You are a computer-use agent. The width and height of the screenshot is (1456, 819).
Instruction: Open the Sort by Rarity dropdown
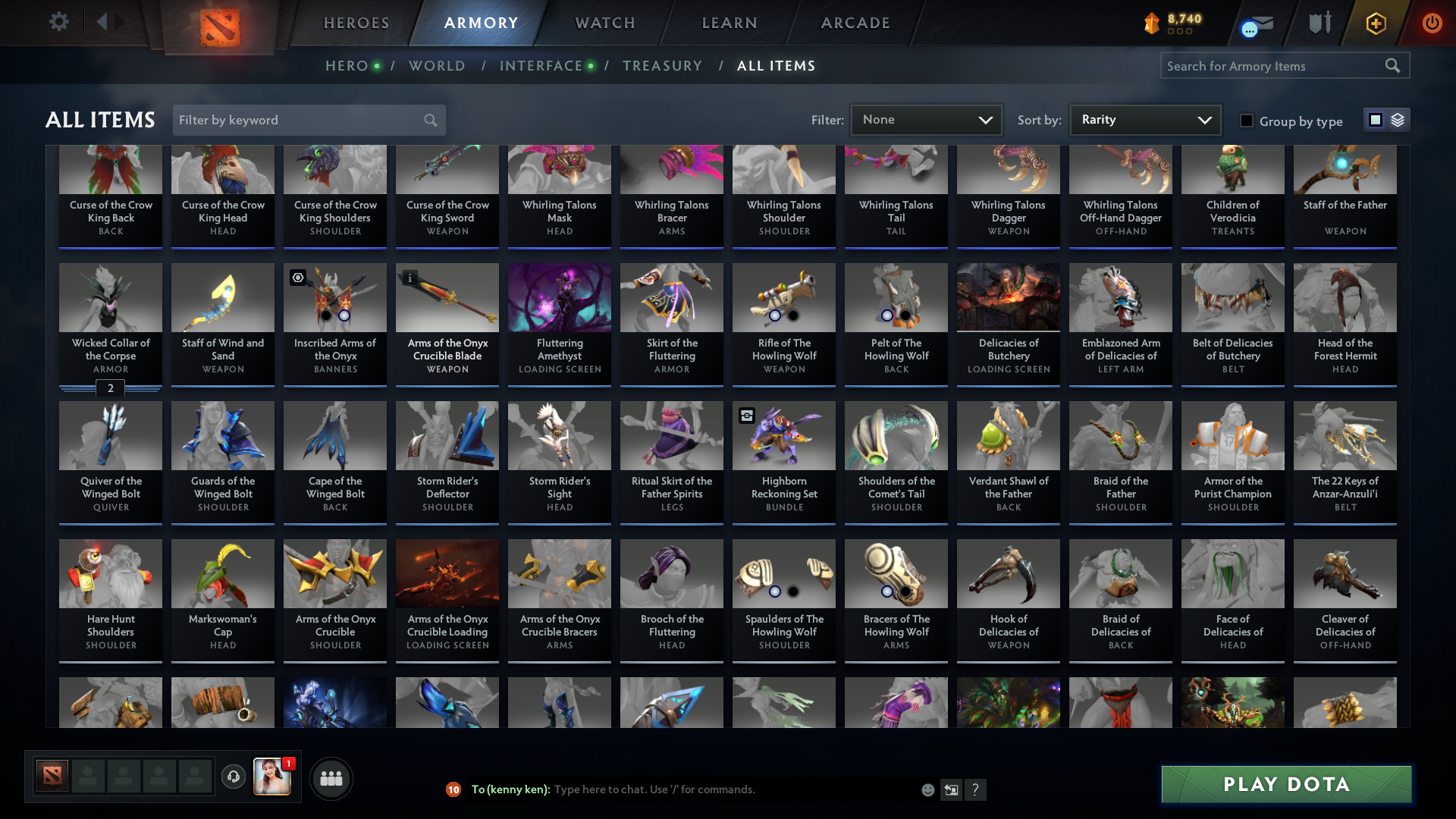pyautogui.click(x=1144, y=119)
